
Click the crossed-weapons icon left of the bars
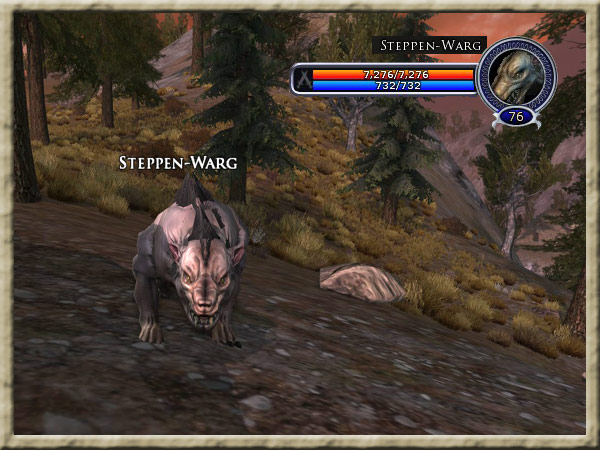coord(302,79)
